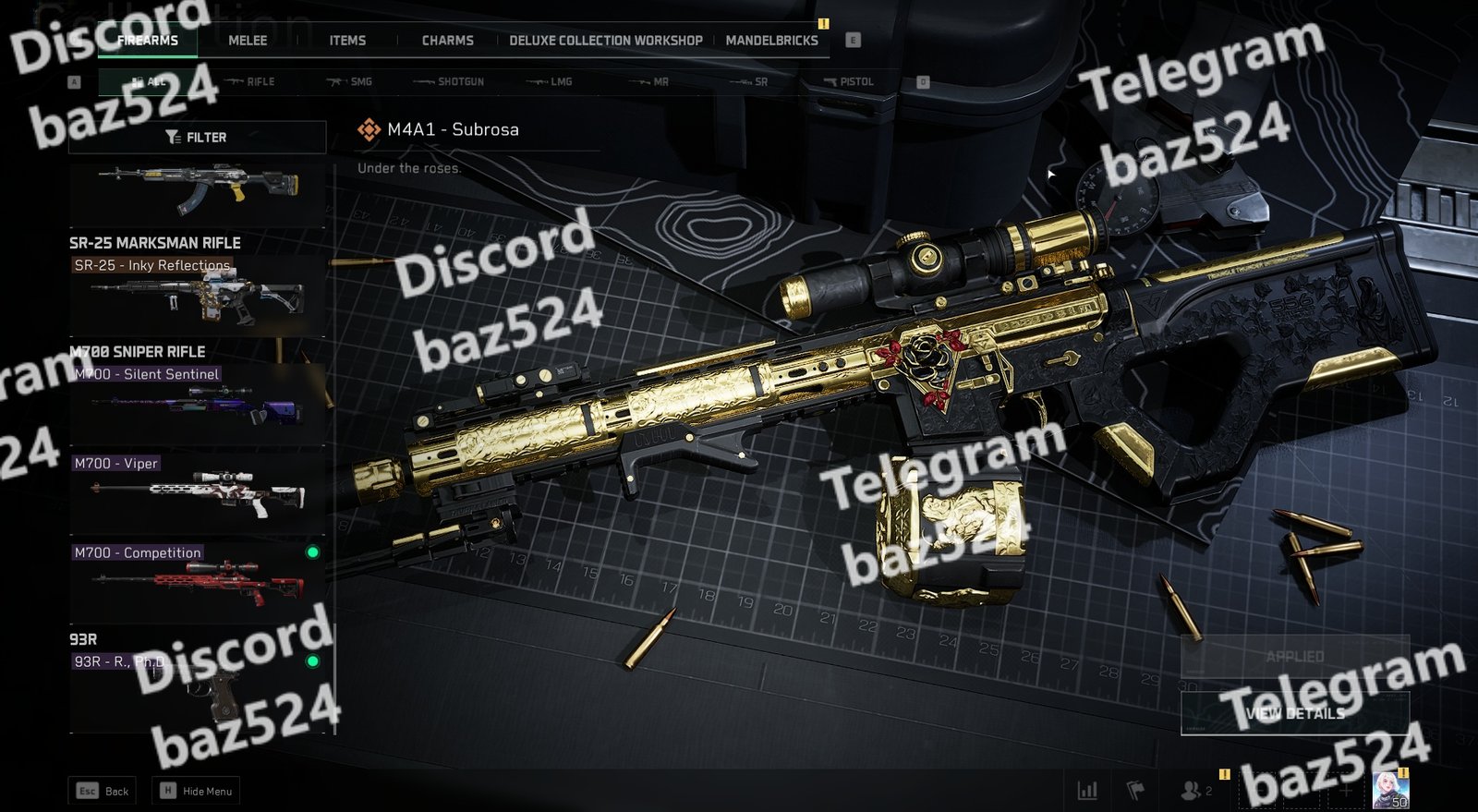Image resolution: width=1478 pixels, height=812 pixels.
Task: Select the Mandelbricks tab
Action: [771, 41]
